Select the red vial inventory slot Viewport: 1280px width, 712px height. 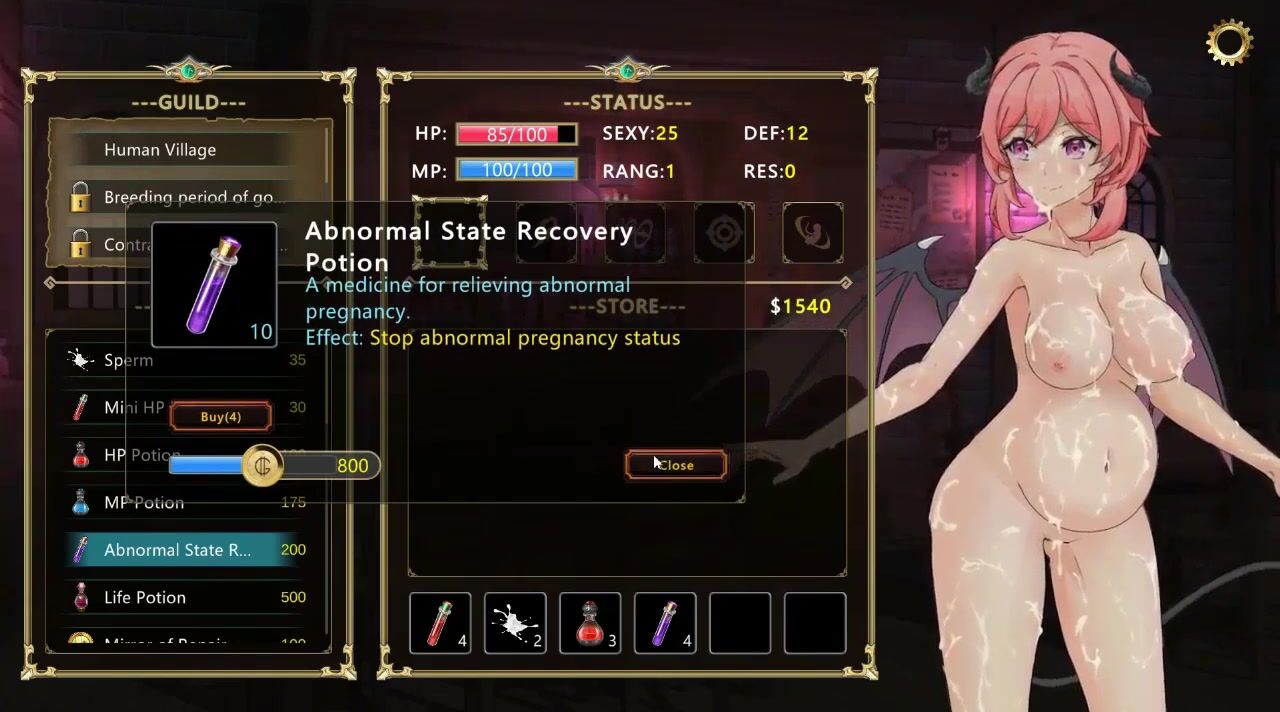click(440, 623)
